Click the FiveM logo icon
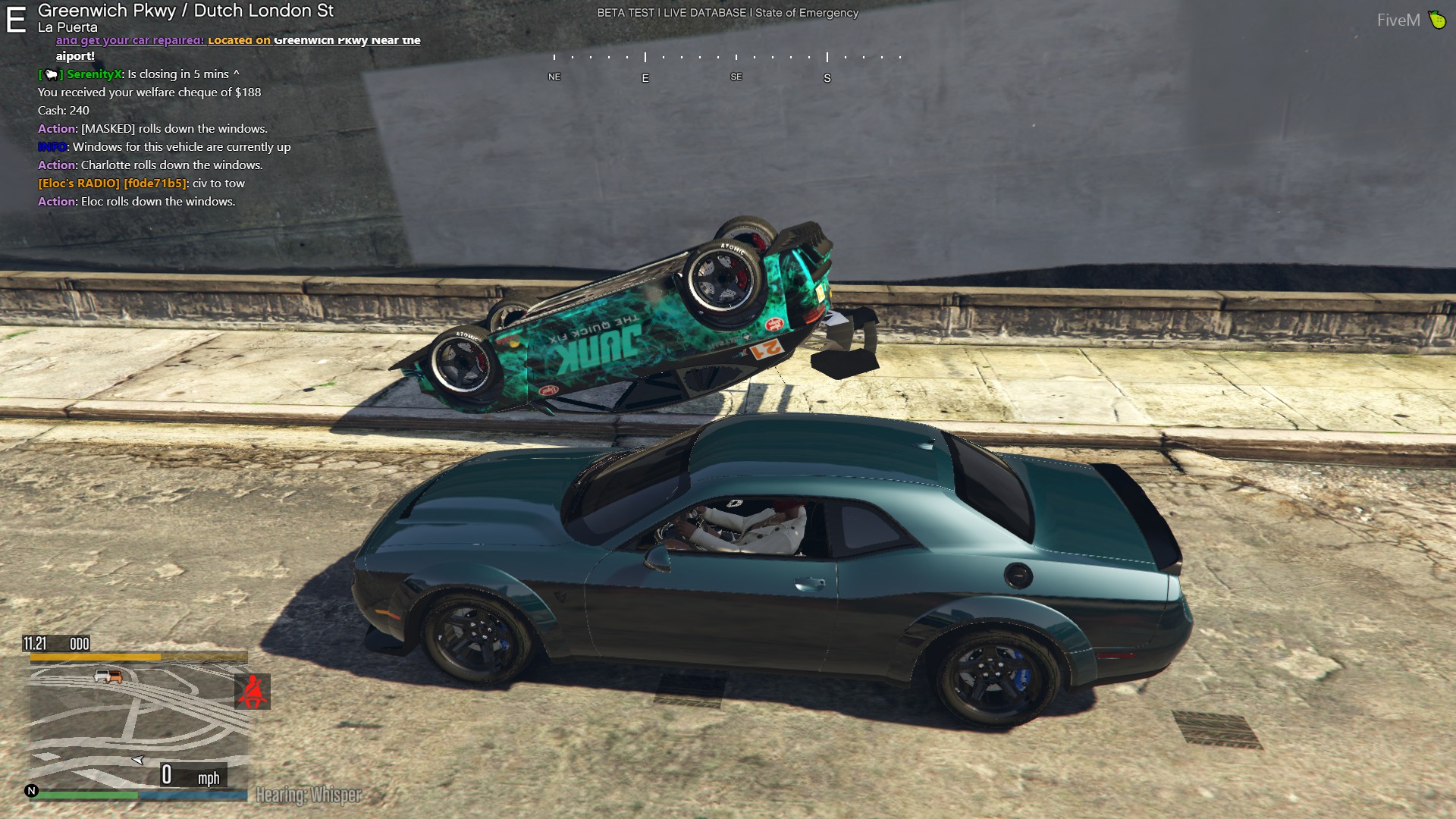1456x819 pixels. point(1437,20)
